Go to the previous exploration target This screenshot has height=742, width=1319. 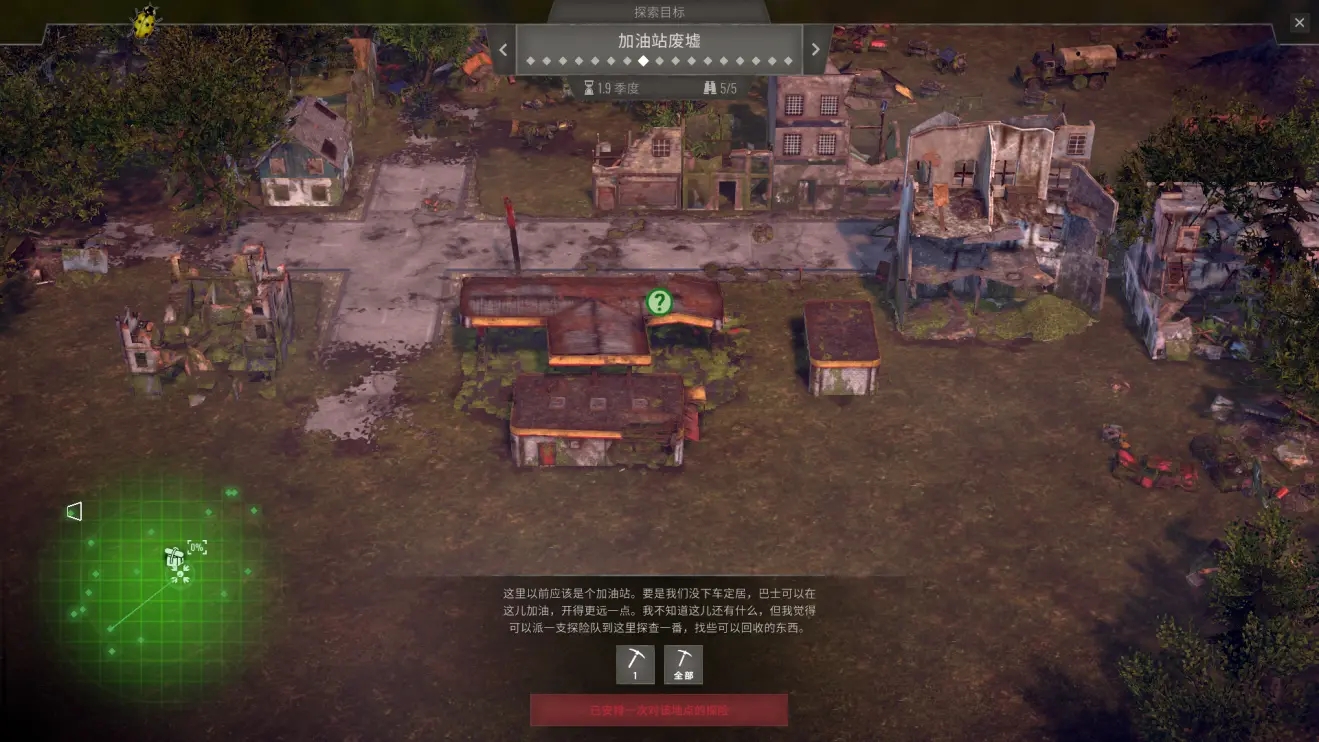click(x=502, y=49)
